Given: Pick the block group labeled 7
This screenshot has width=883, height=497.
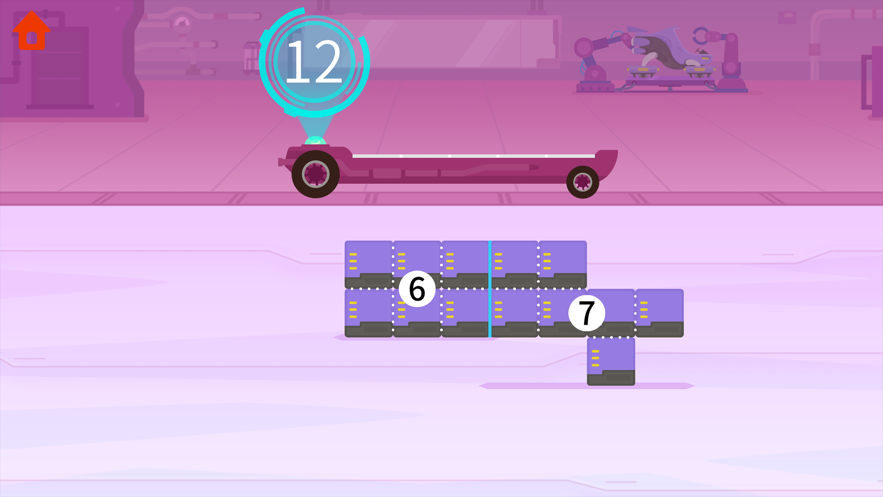Looking at the screenshot, I should pyautogui.click(x=587, y=313).
